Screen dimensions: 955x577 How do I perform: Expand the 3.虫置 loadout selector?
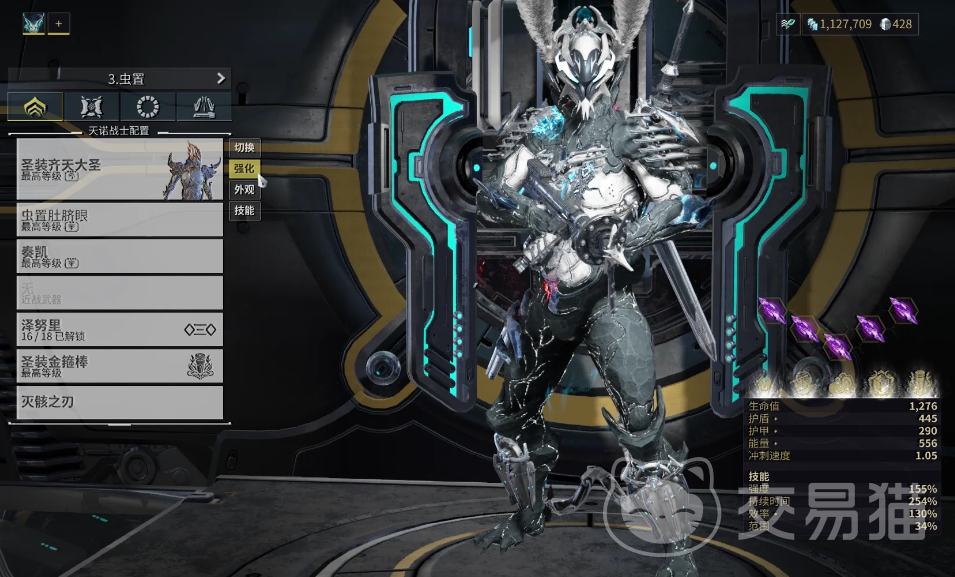120,78
